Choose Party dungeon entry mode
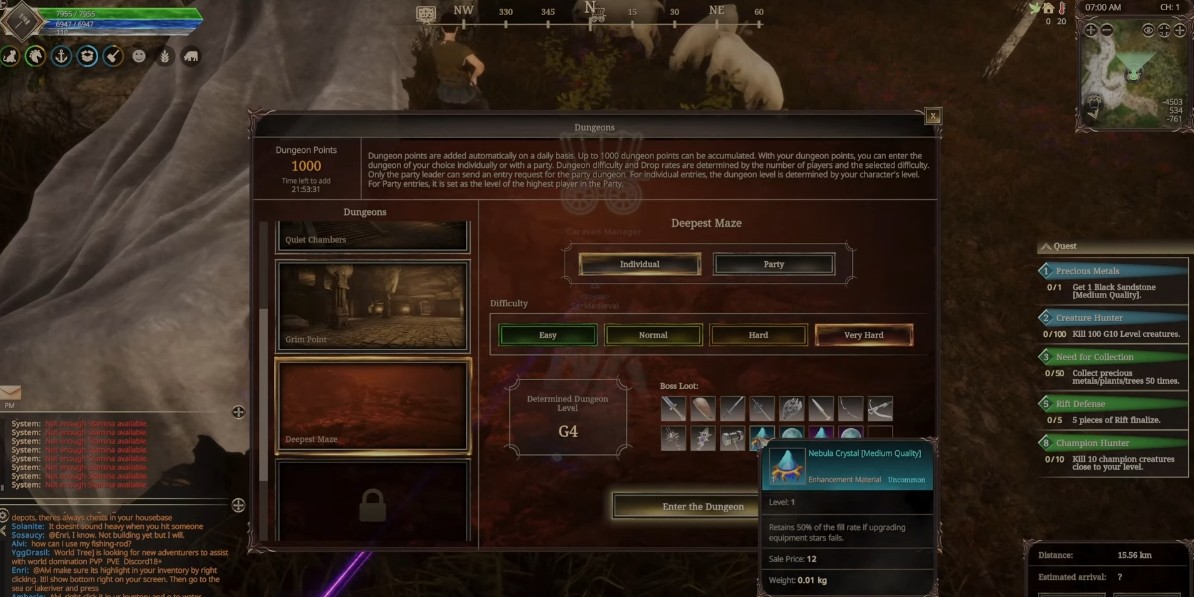1194x597 pixels. pyautogui.click(x=773, y=264)
